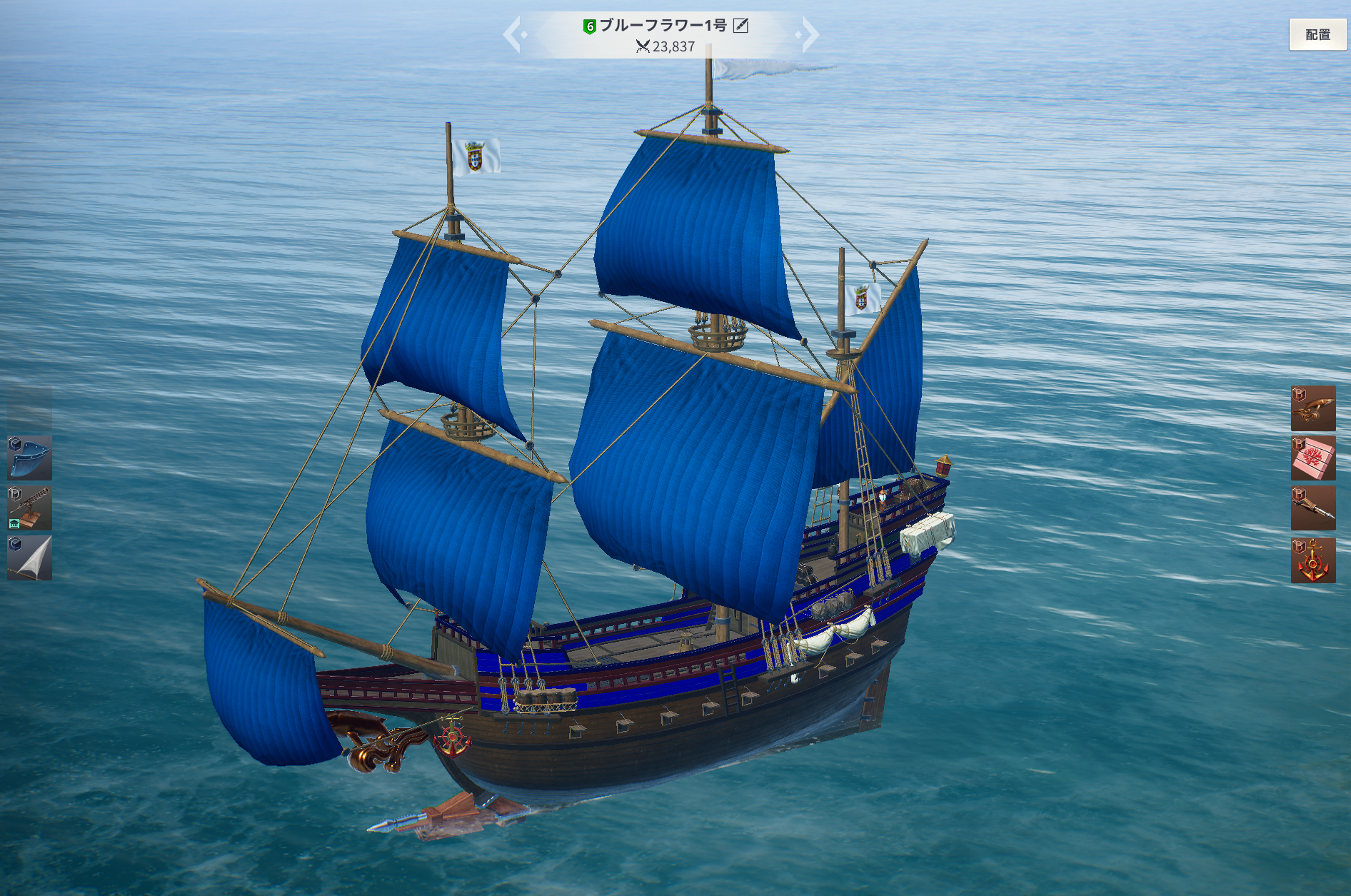
Task: Switch to the previous ship with left arrow
Action: [513, 34]
